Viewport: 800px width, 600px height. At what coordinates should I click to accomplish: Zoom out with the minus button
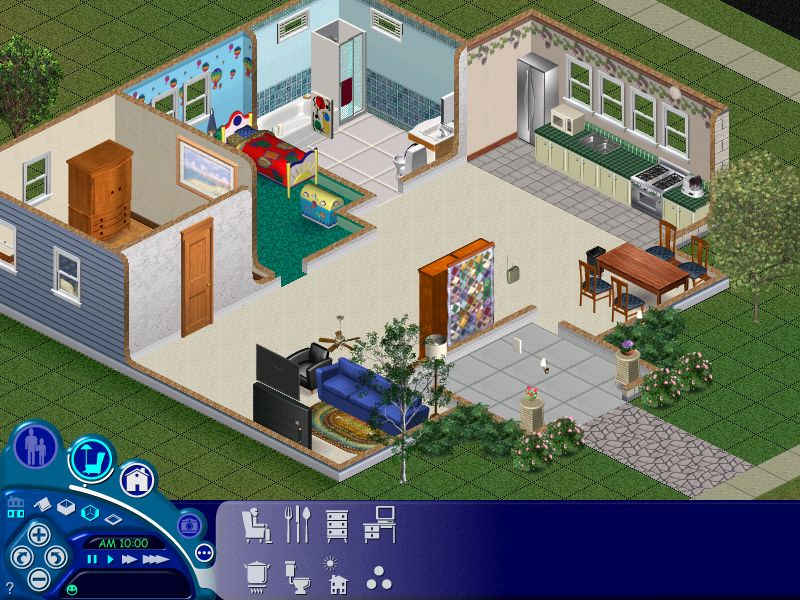pos(38,577)
